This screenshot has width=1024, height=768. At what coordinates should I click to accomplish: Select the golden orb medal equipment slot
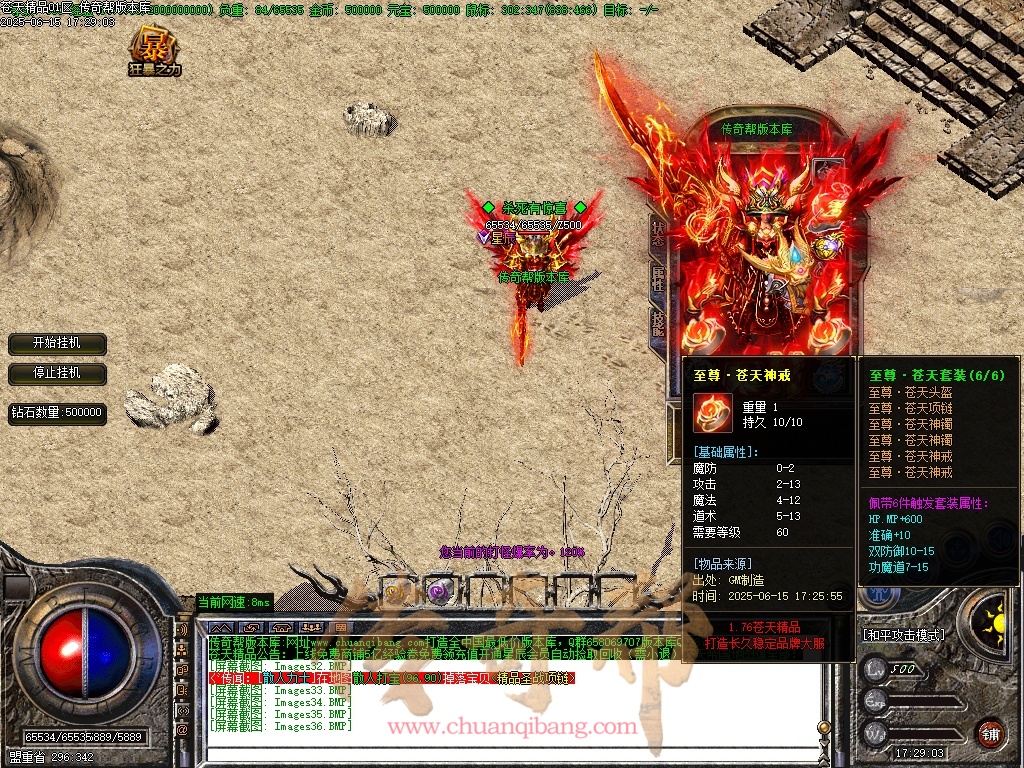point(826,247)
